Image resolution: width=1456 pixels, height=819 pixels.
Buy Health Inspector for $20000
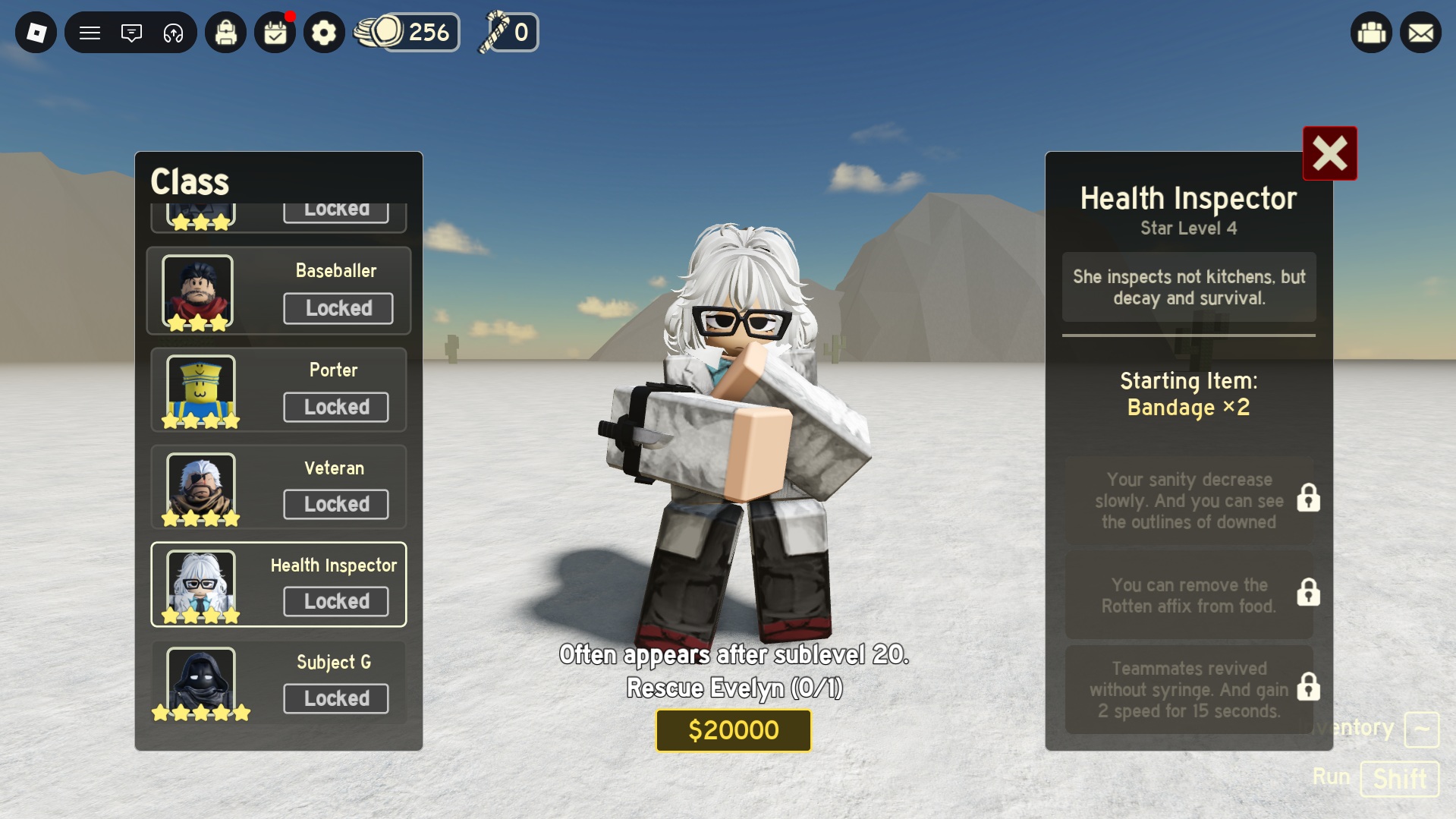(x=733, y=730)
